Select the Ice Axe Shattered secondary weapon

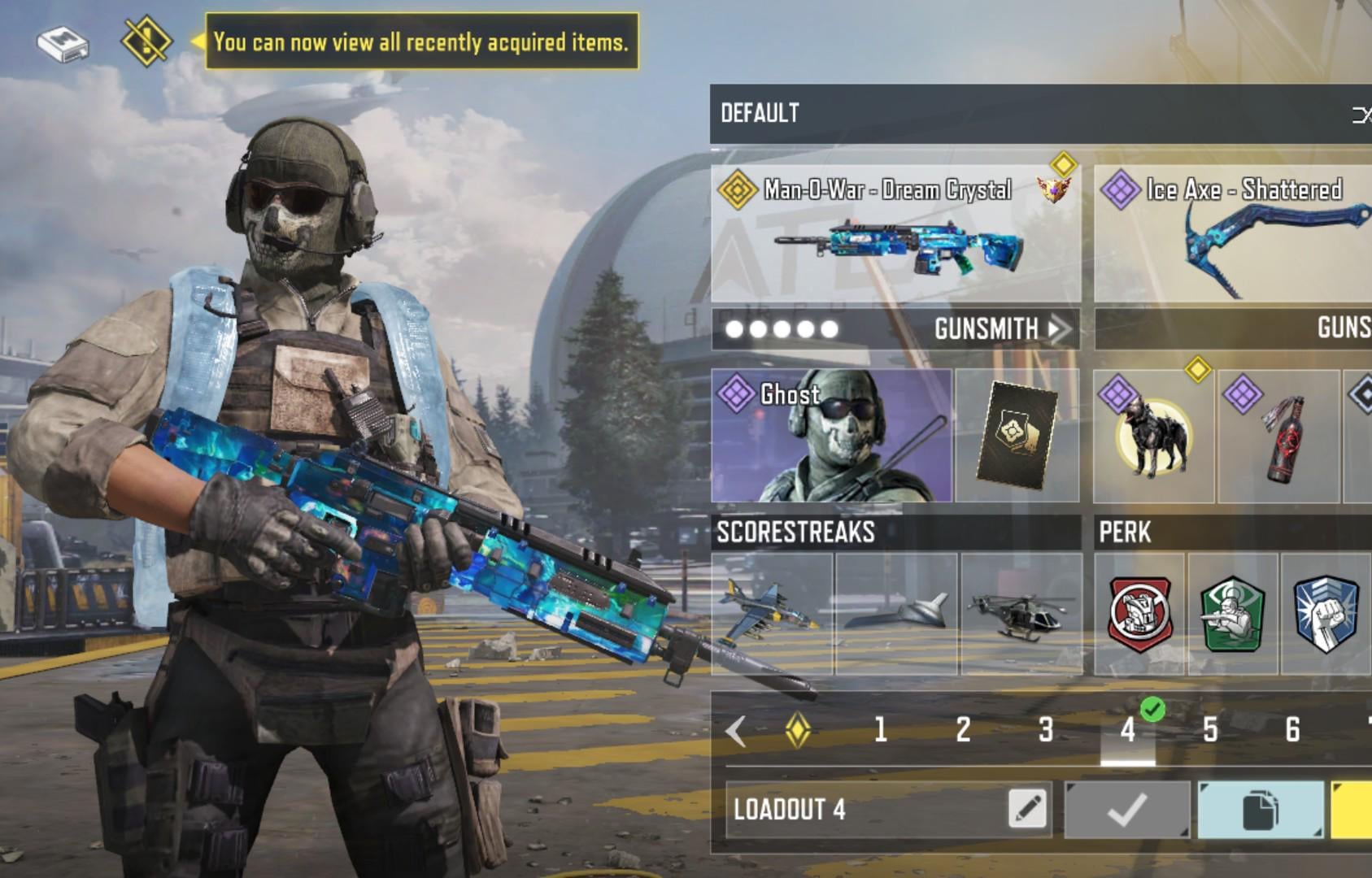click(x=1233, y=235)
